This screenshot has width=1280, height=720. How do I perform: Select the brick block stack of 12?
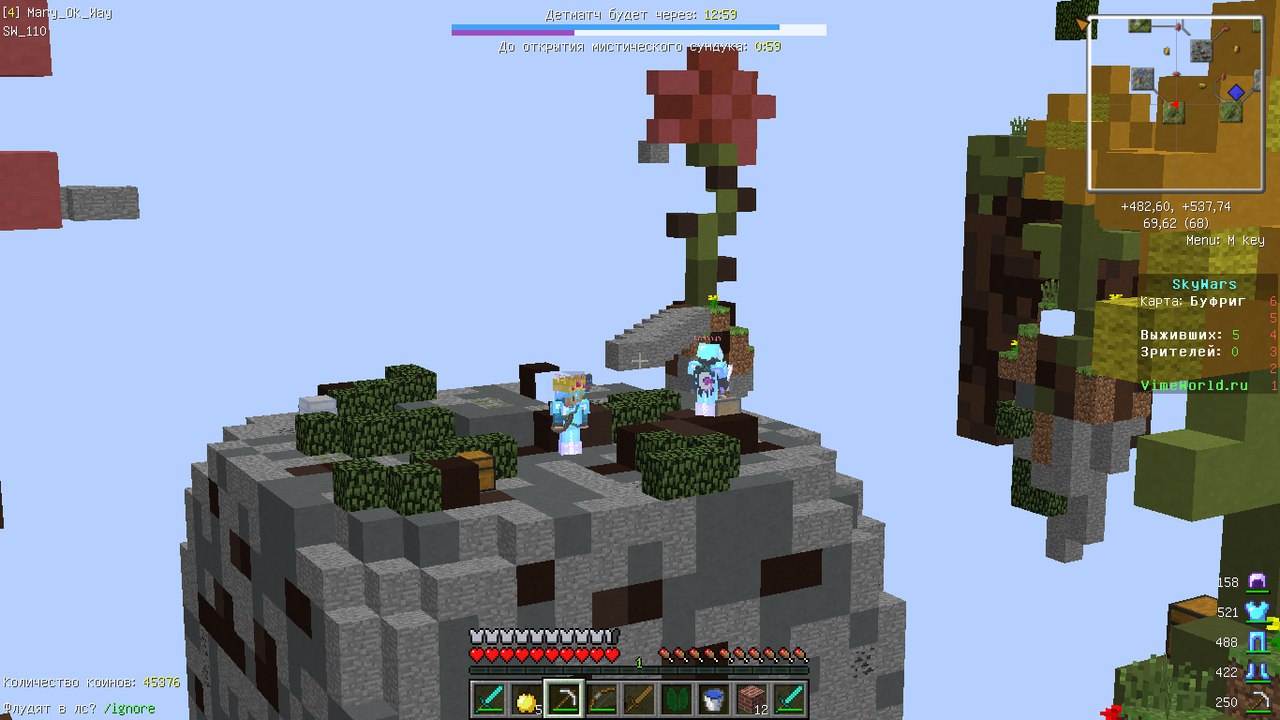753,698
